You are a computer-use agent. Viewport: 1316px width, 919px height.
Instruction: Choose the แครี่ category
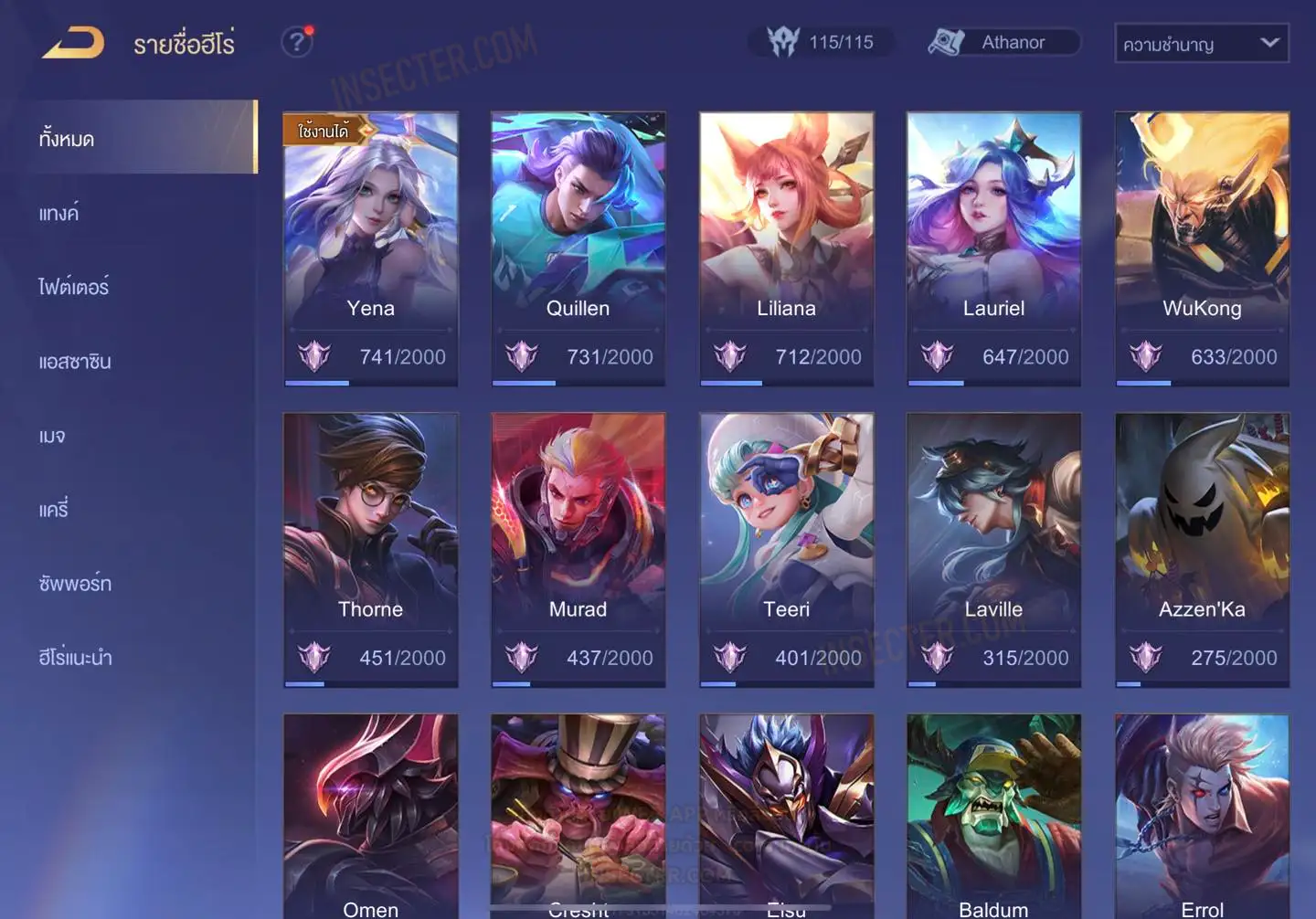tap(54, 510)
